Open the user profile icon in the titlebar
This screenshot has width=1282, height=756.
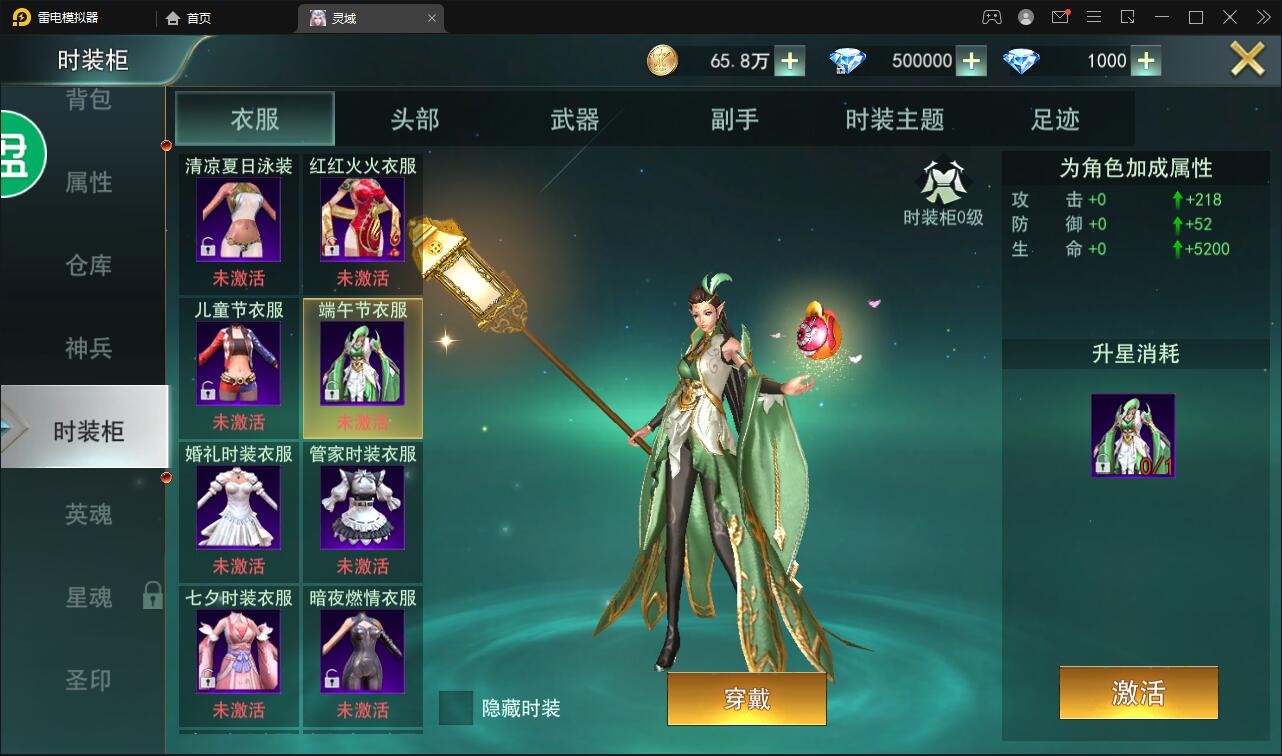(1026, 17)
